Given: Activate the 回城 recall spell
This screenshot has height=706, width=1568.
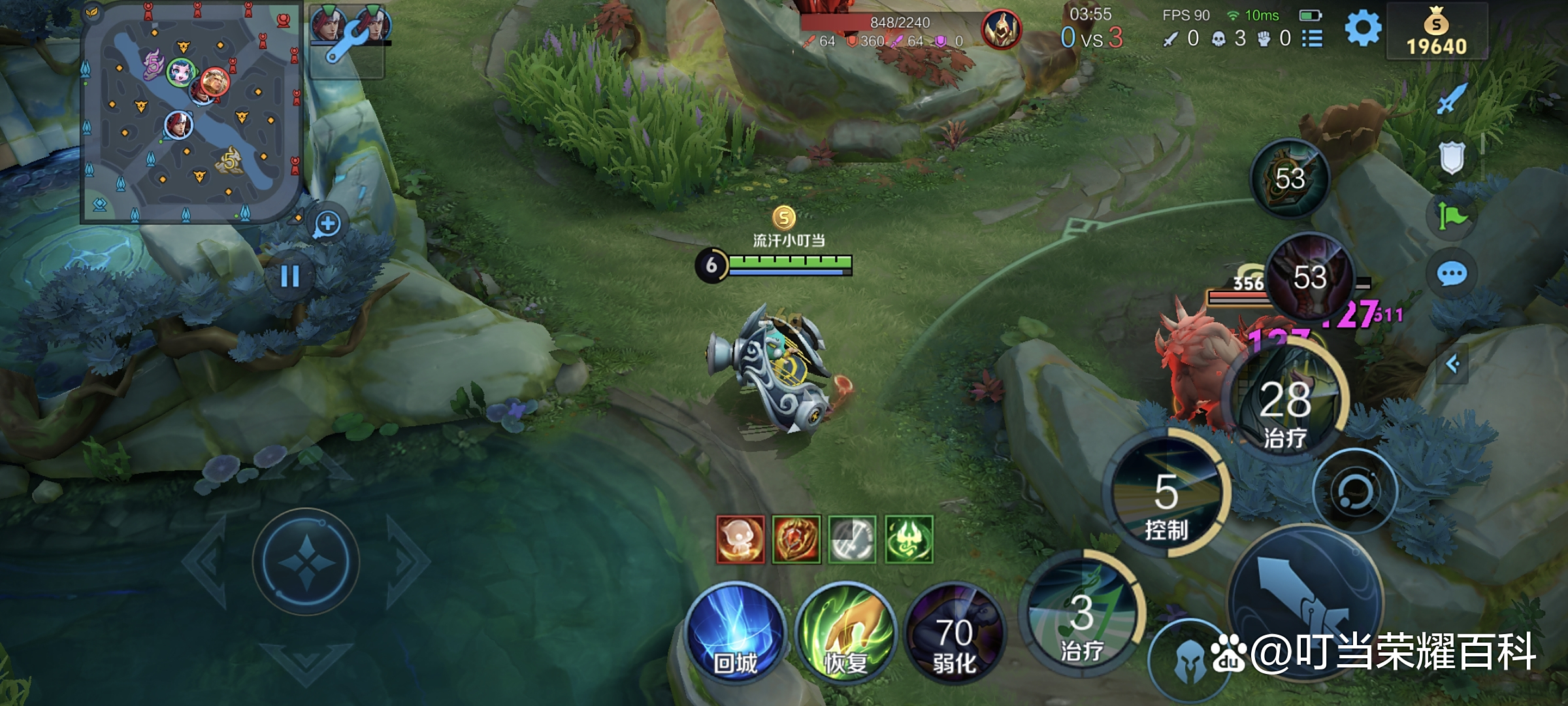Looking at the screenshot, I should pyautogui.click(x=736, y=631).
